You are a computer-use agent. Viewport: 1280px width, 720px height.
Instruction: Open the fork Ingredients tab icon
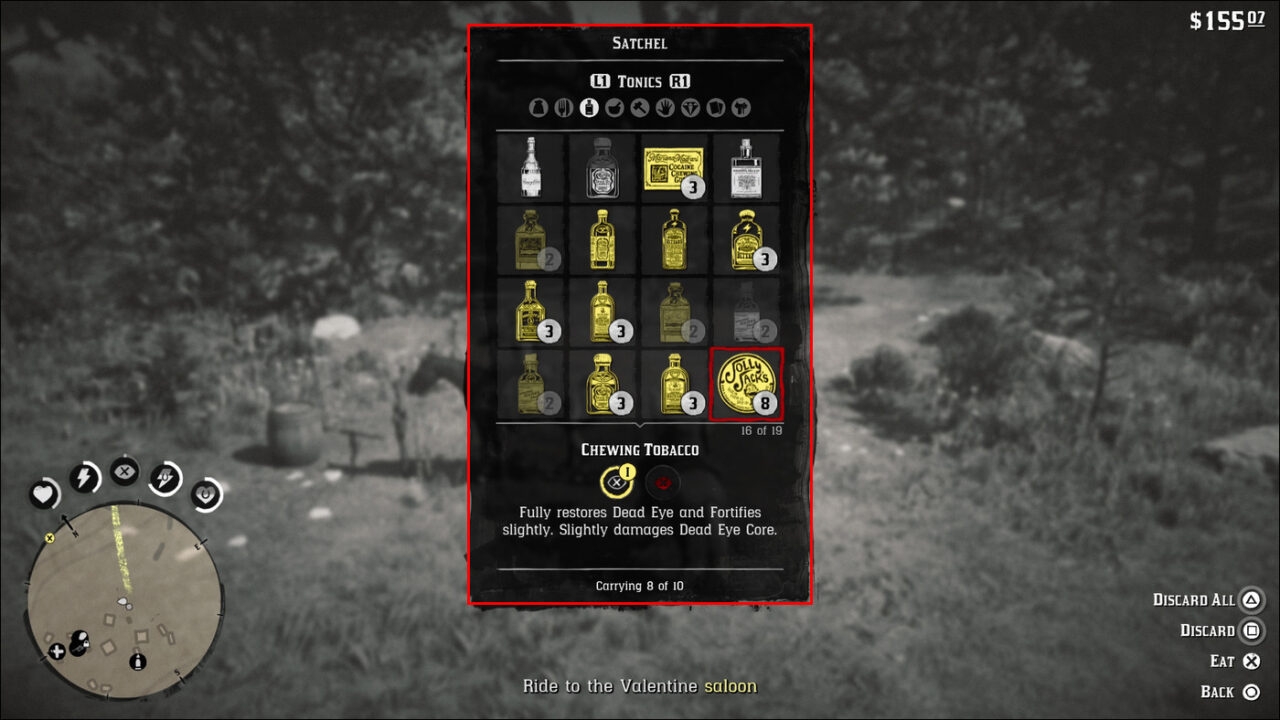click(x=563, y=107)
